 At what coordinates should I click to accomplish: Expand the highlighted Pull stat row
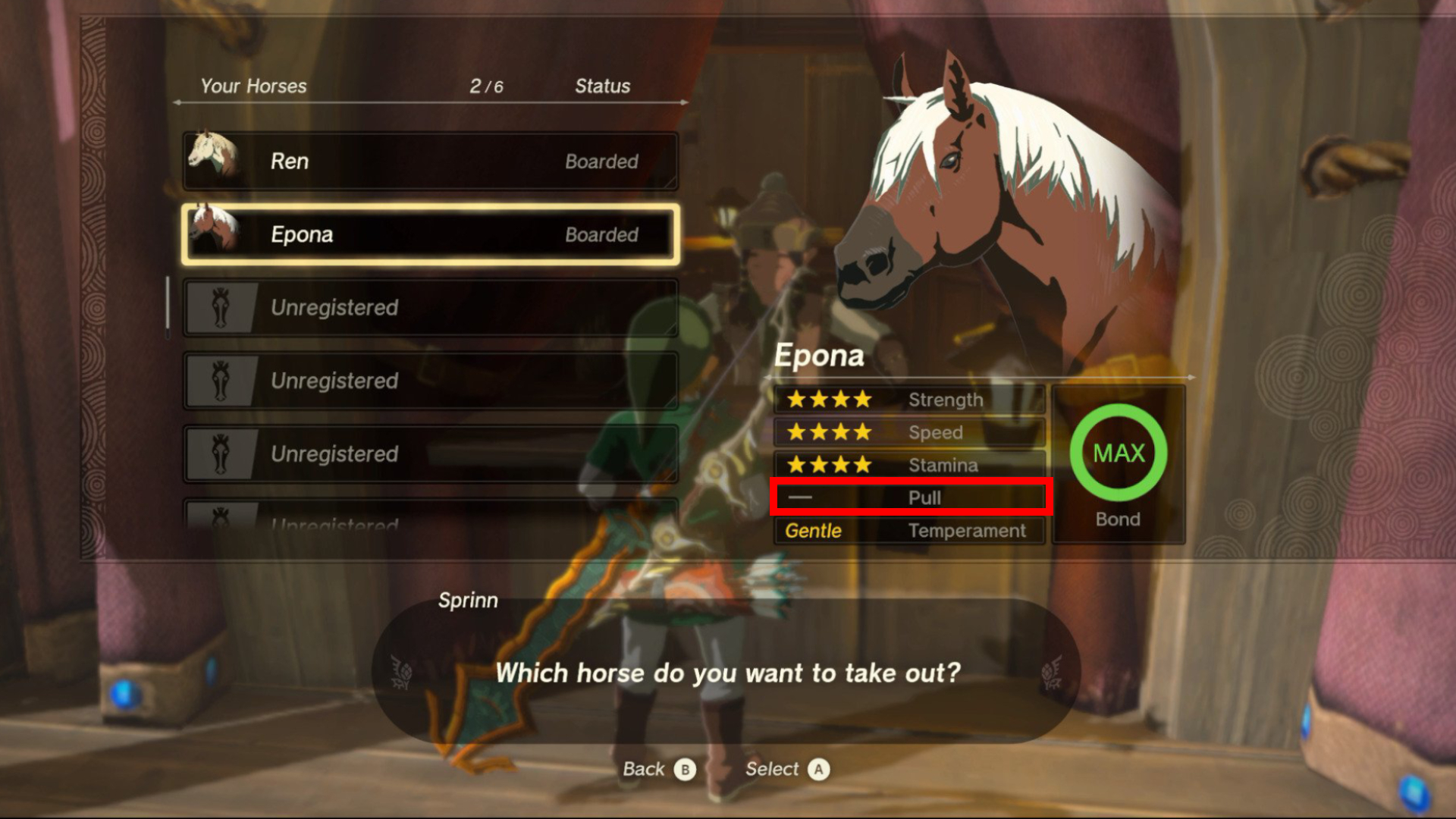(910, 498)
